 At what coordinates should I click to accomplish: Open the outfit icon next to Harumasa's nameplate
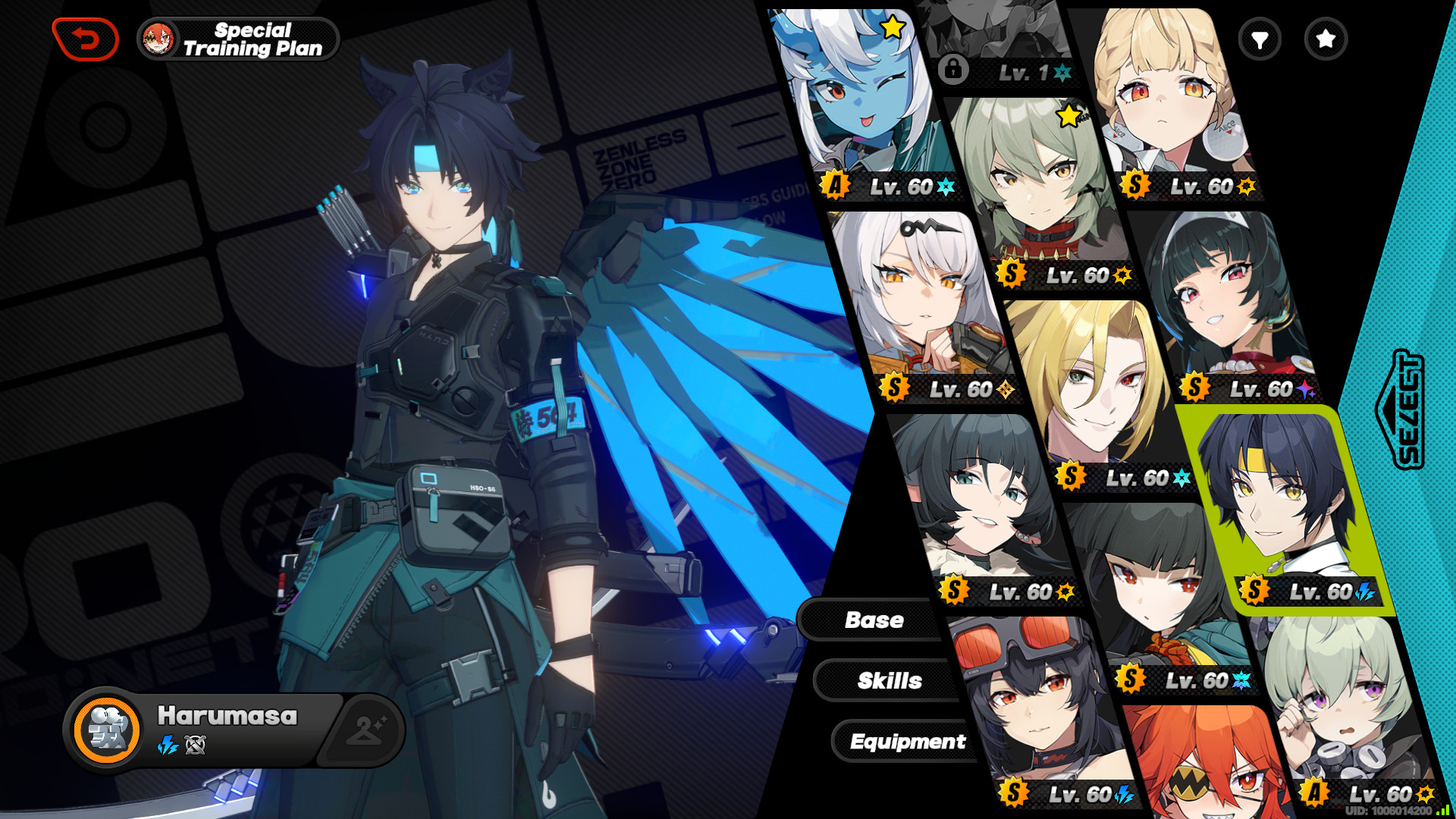tap(366, 731)
